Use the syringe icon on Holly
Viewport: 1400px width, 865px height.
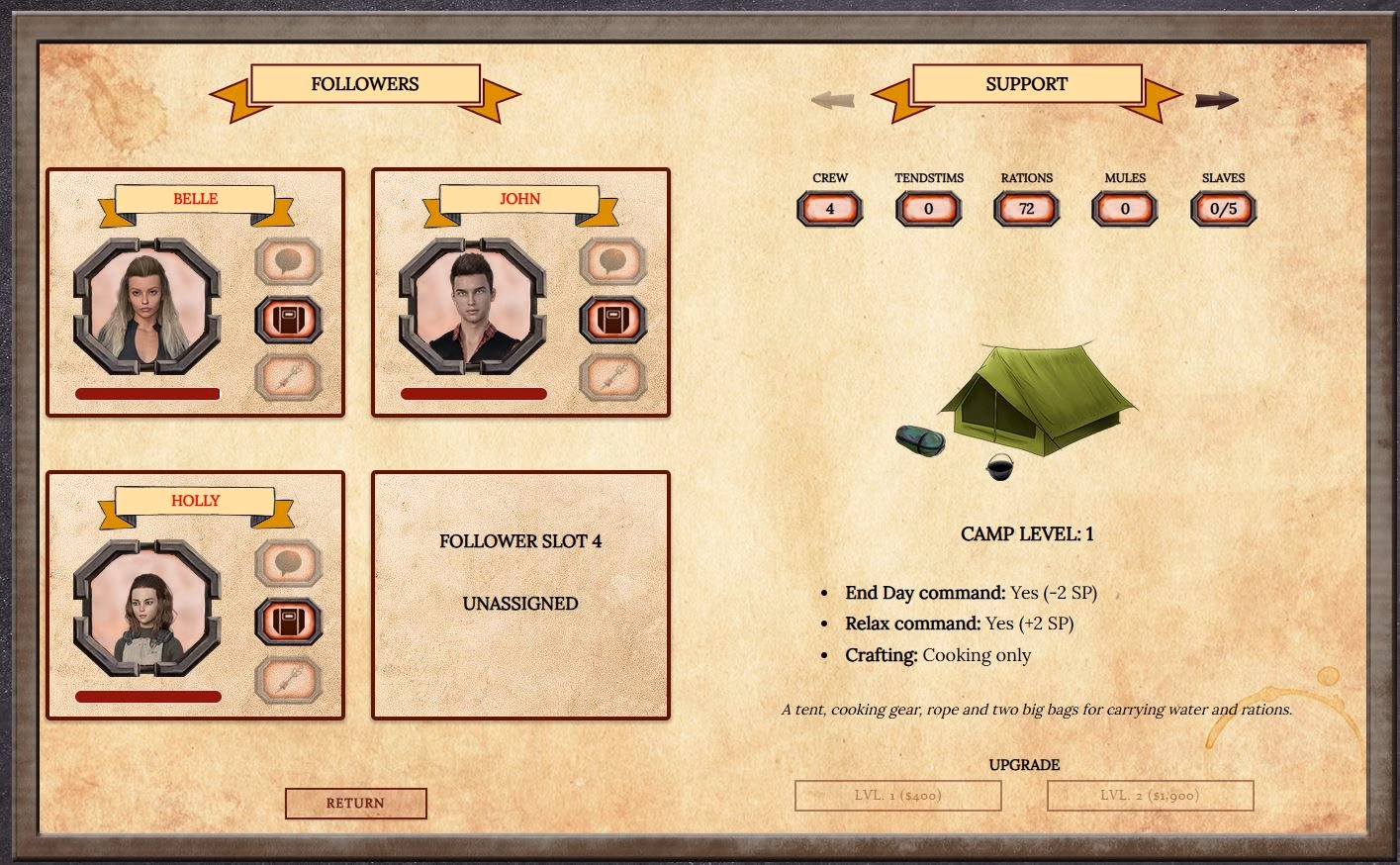tap(289, 680)
